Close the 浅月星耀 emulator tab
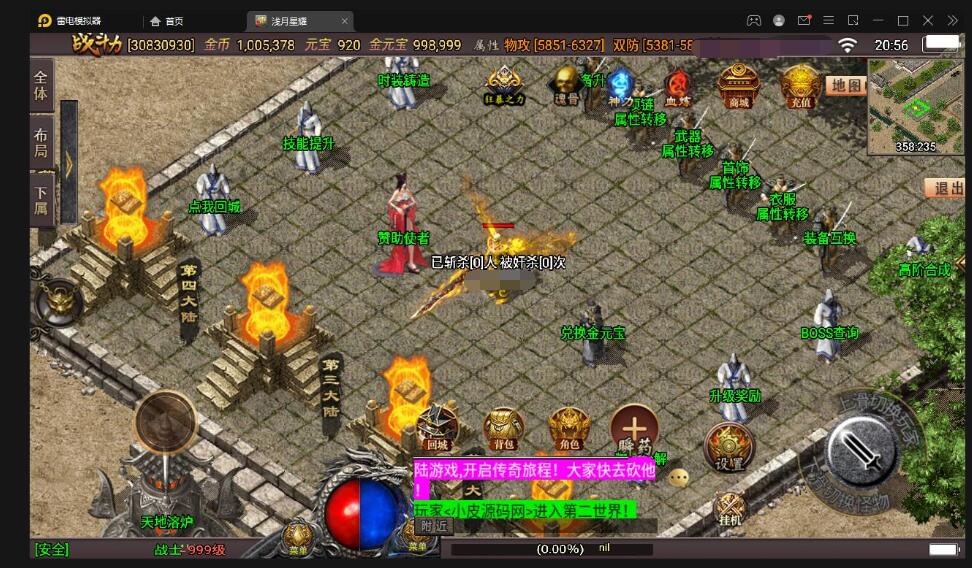The width and height of the screenshot is (972, 568). pyautogui.click(x=345, y=21)
